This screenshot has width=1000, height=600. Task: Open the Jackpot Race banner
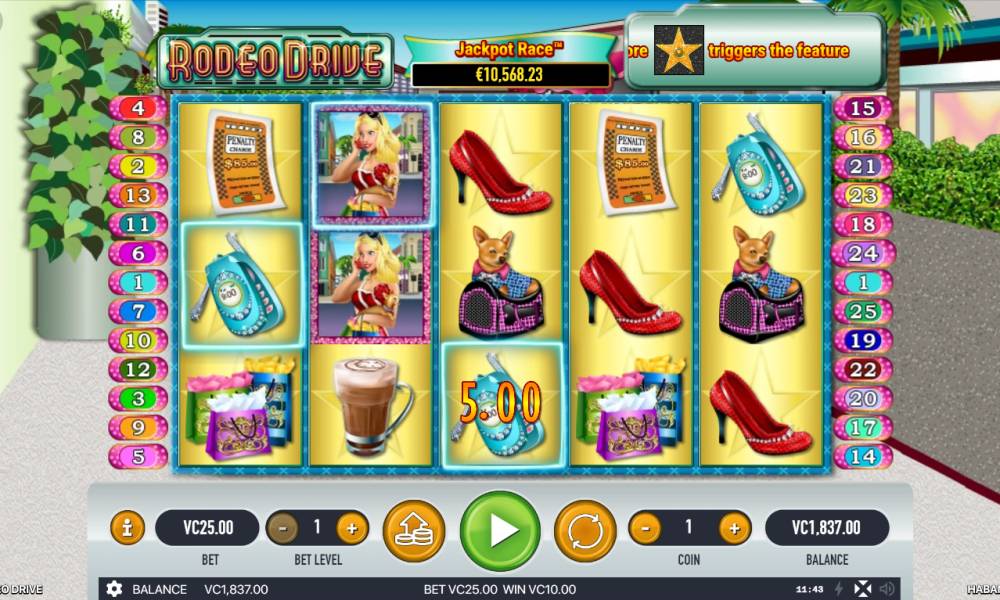[x=510, y=62]
